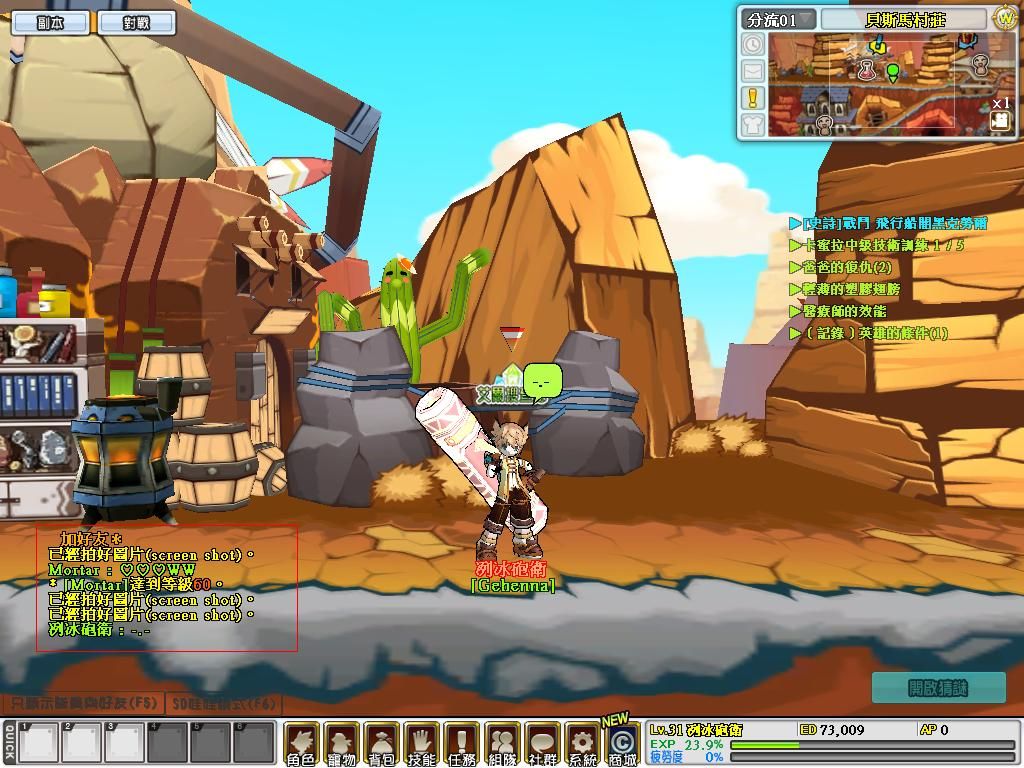Open the 角色 character menu
Screen dimensions: 1024x768
pyautogui.click(x=301, y=744)
